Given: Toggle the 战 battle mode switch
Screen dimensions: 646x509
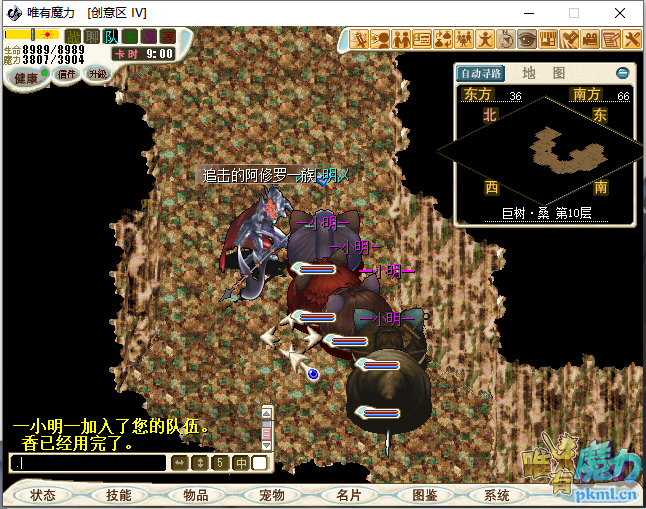Looking at the screenshot, I should pyautogui.click(x=72, y=37).
